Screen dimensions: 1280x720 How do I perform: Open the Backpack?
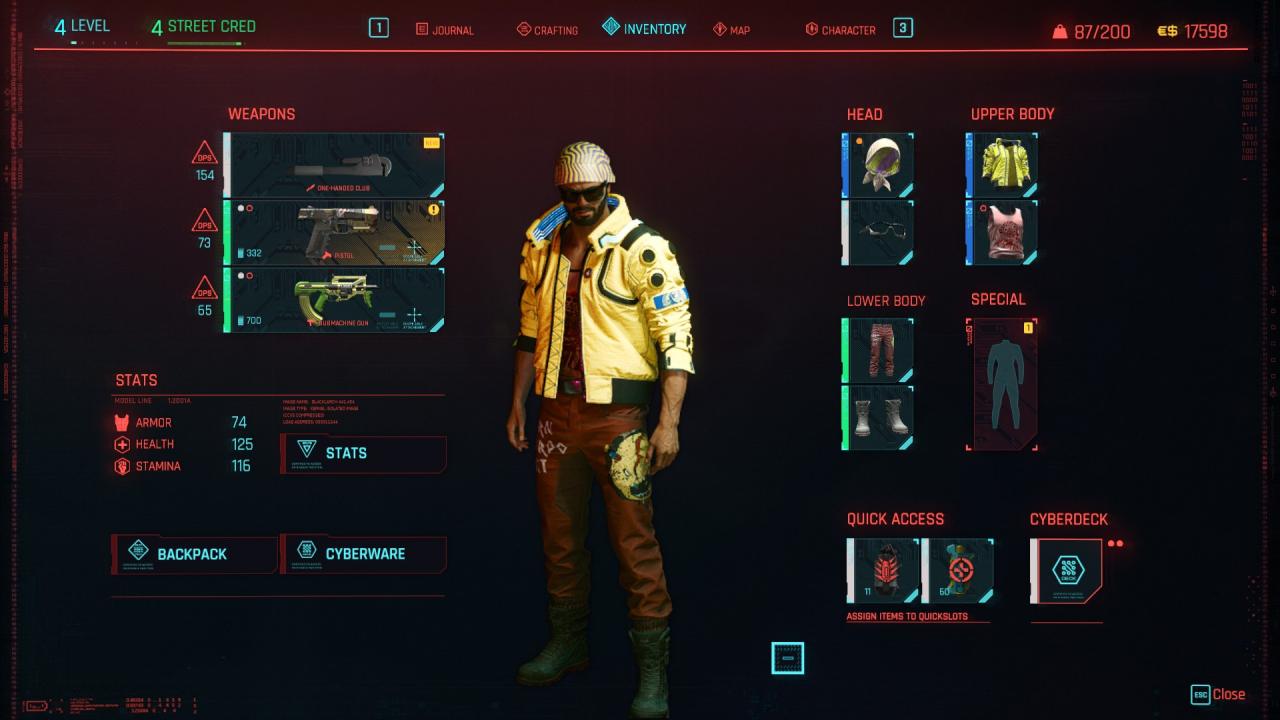coord(194,554)
